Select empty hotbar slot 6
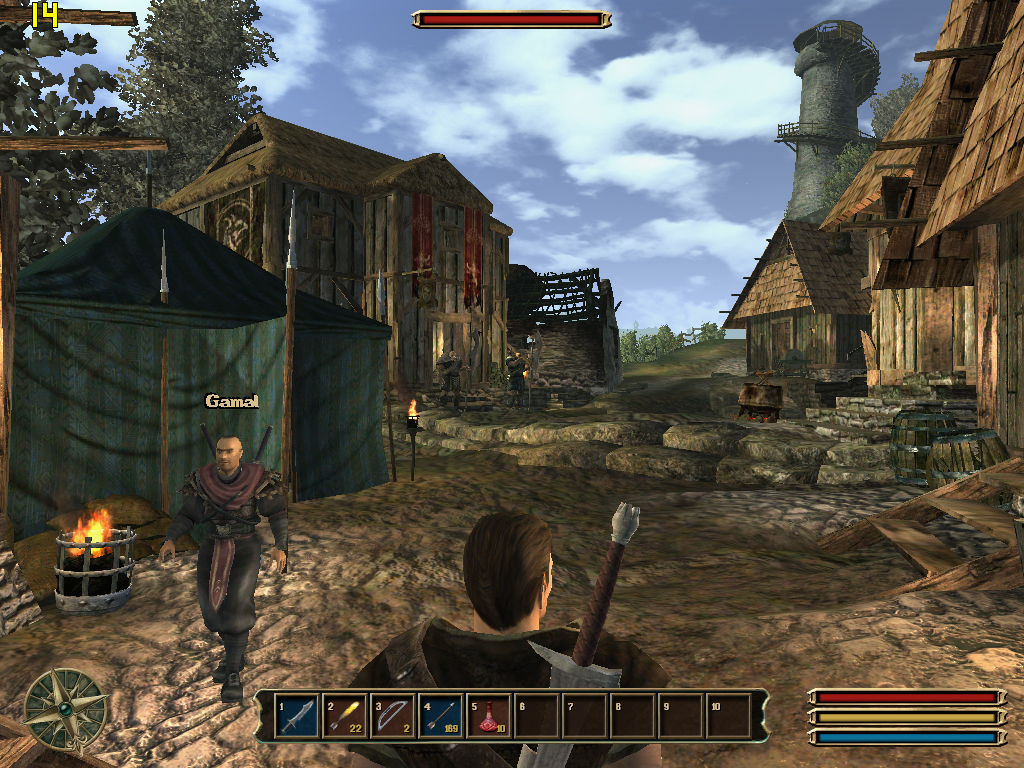This screenshot has height=768, width=1024. click(x=537, y=716)
